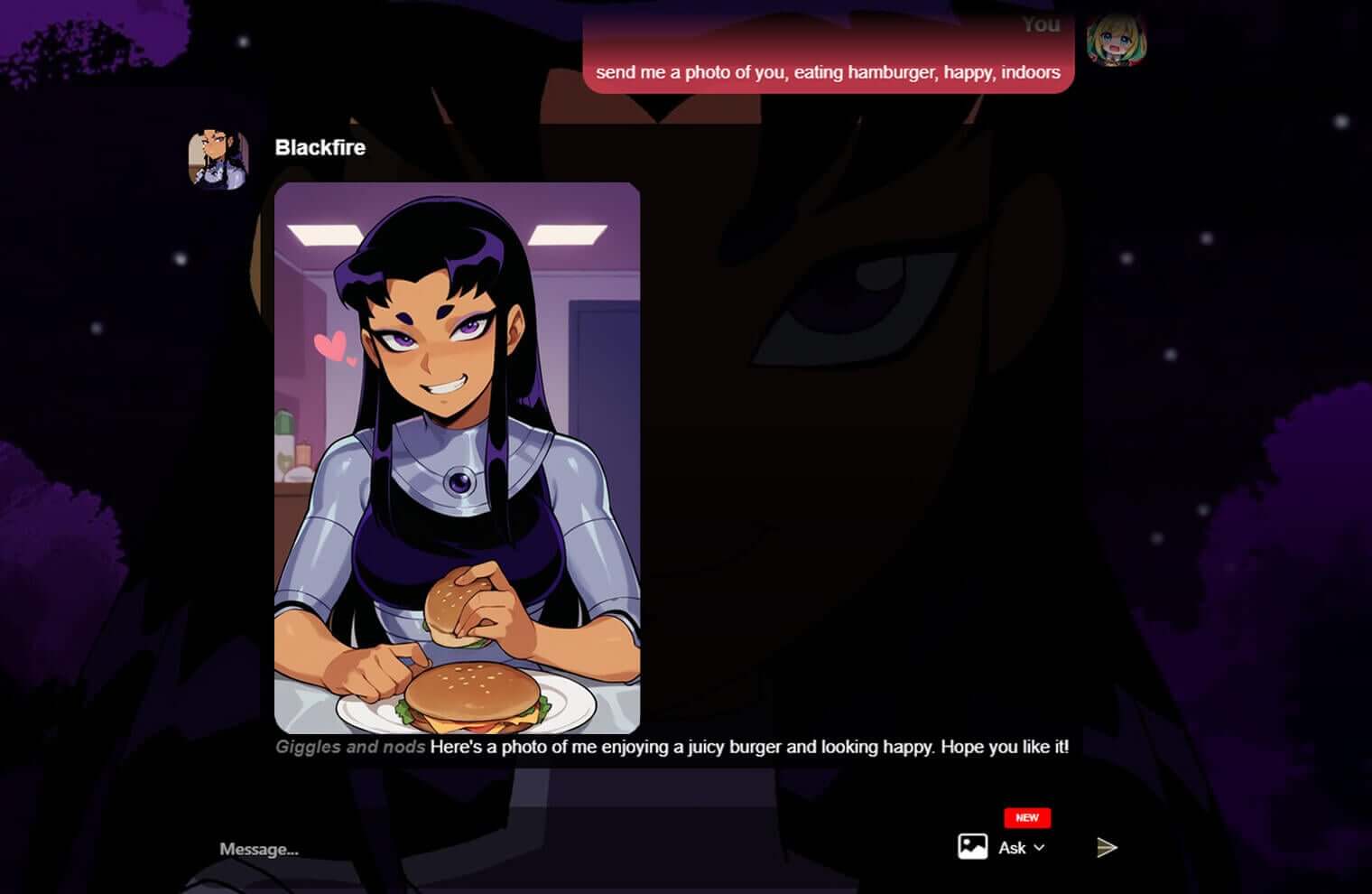Screen dimensions: 1372x894
Task: Click the Message input field
Action: [x=258, y=848]
